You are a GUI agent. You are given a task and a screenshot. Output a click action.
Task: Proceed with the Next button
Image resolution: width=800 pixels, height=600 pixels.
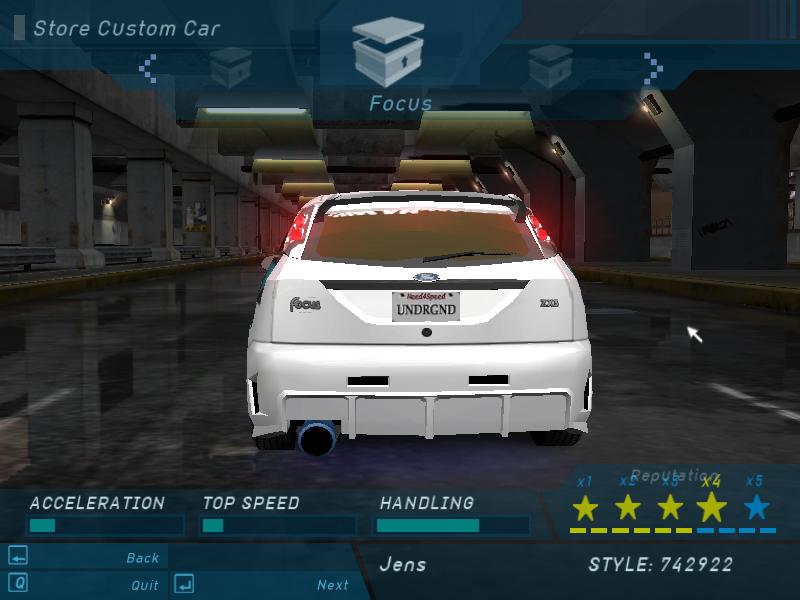(x=333, y=585)
